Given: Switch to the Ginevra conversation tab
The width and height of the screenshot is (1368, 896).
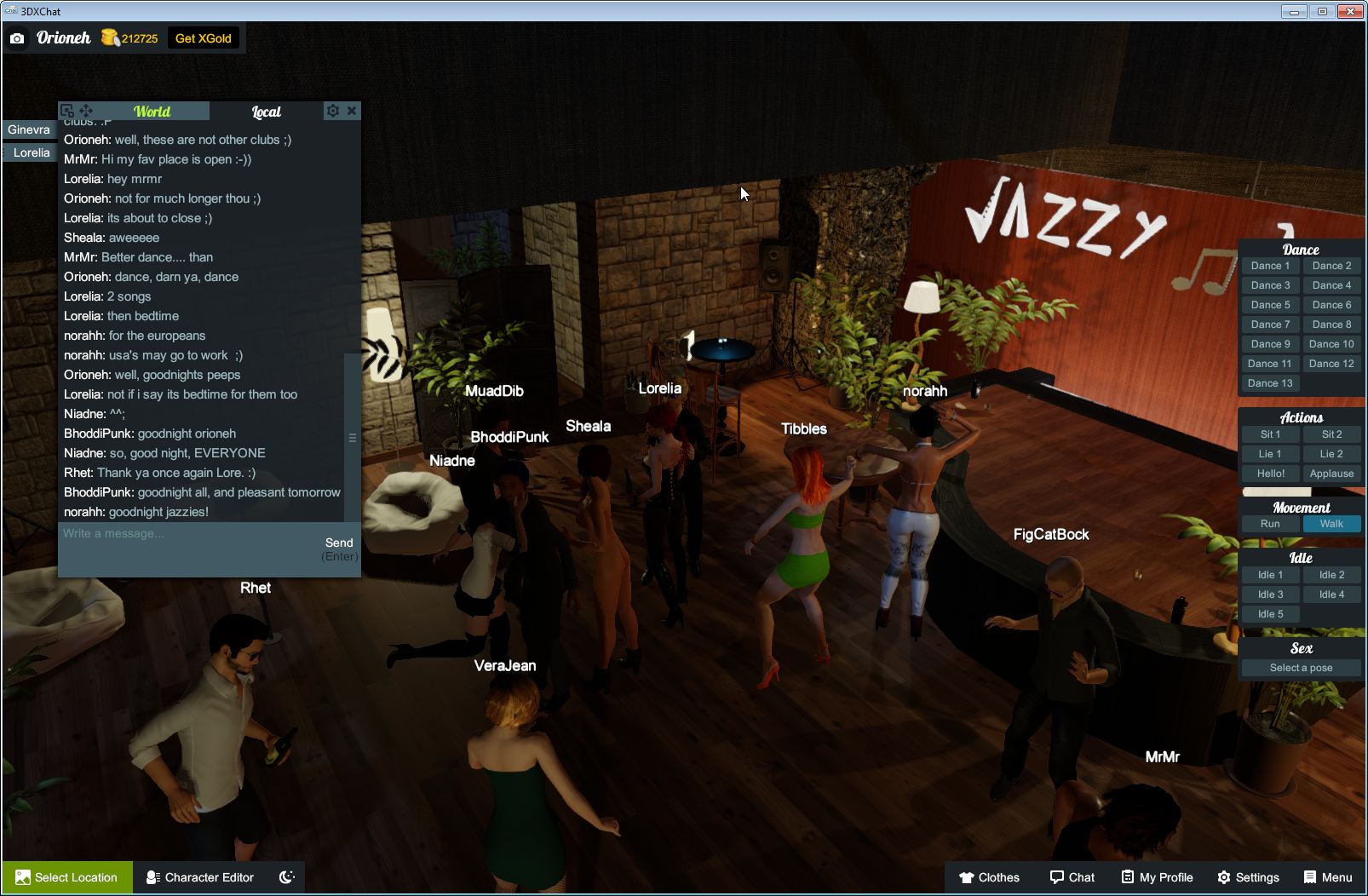Looking at the screenshot, I should [x=29, y=129].
